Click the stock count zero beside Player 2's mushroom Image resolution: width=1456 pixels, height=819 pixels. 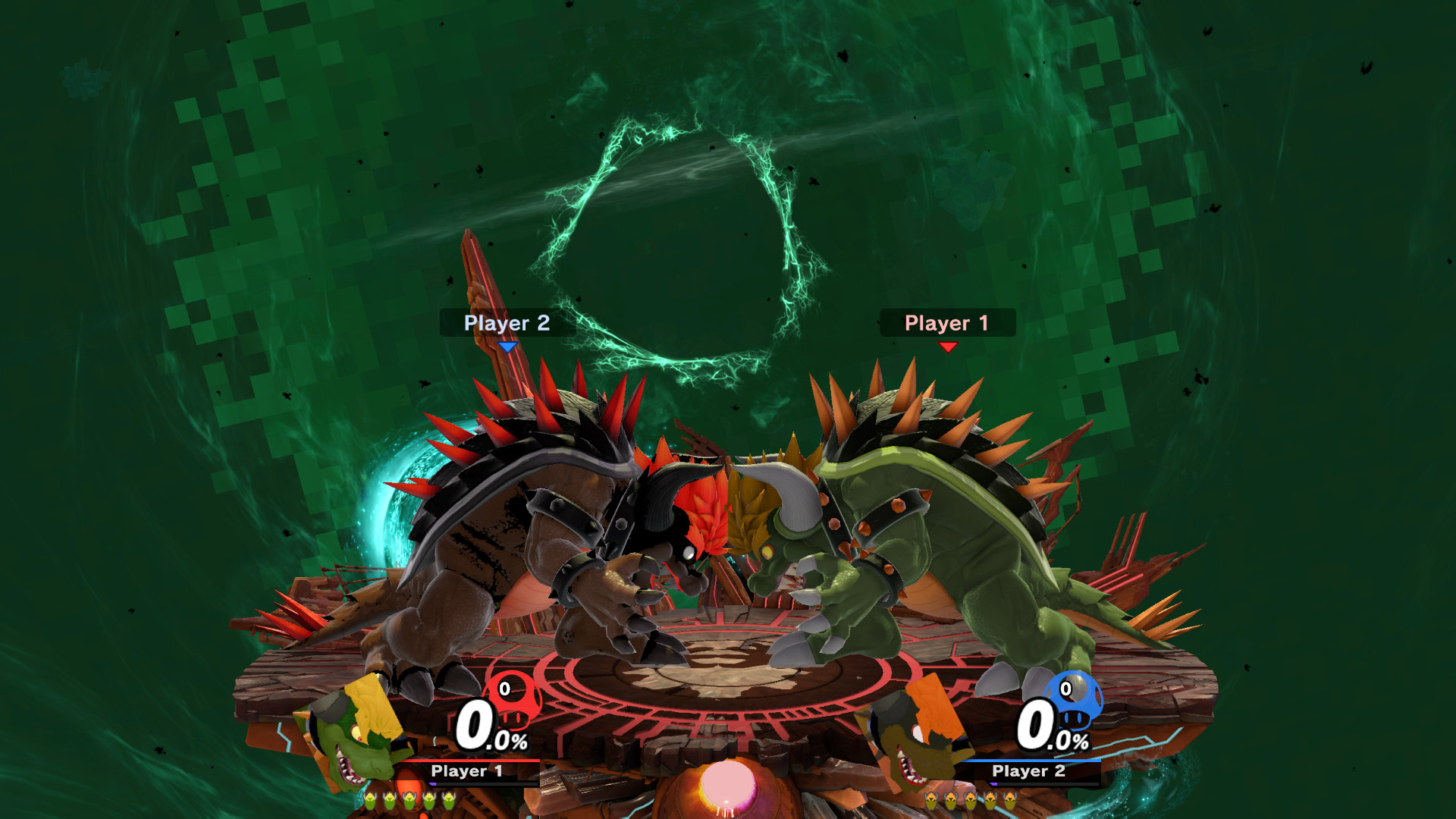click(x=1066, y=689)
